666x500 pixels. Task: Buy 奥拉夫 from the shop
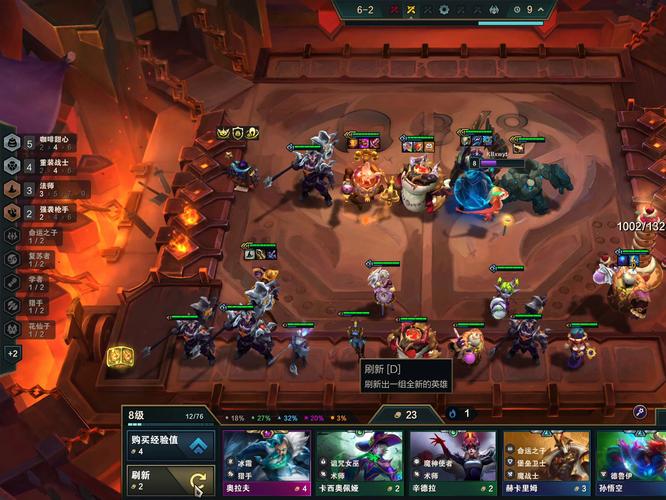click(266, 463)
